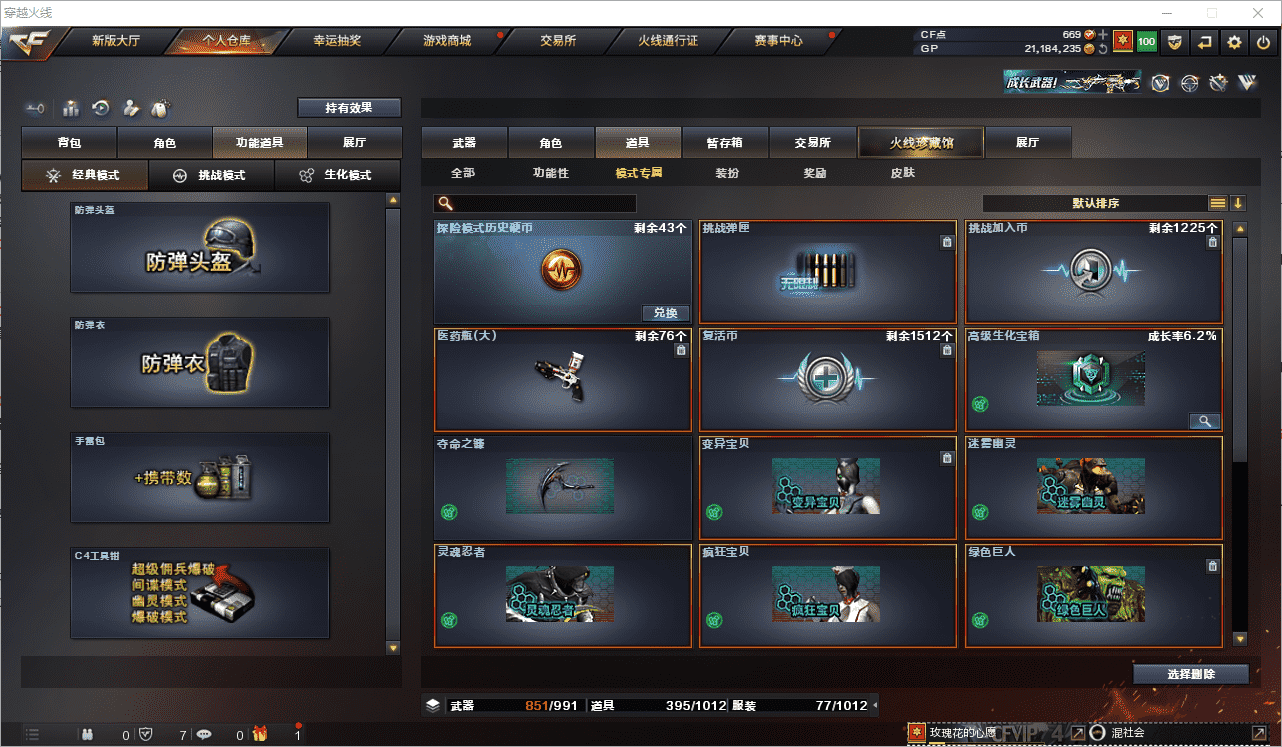Select the 皮肤 skins filter
This screenshot has width=1282, height=747.
coord(902,173)
